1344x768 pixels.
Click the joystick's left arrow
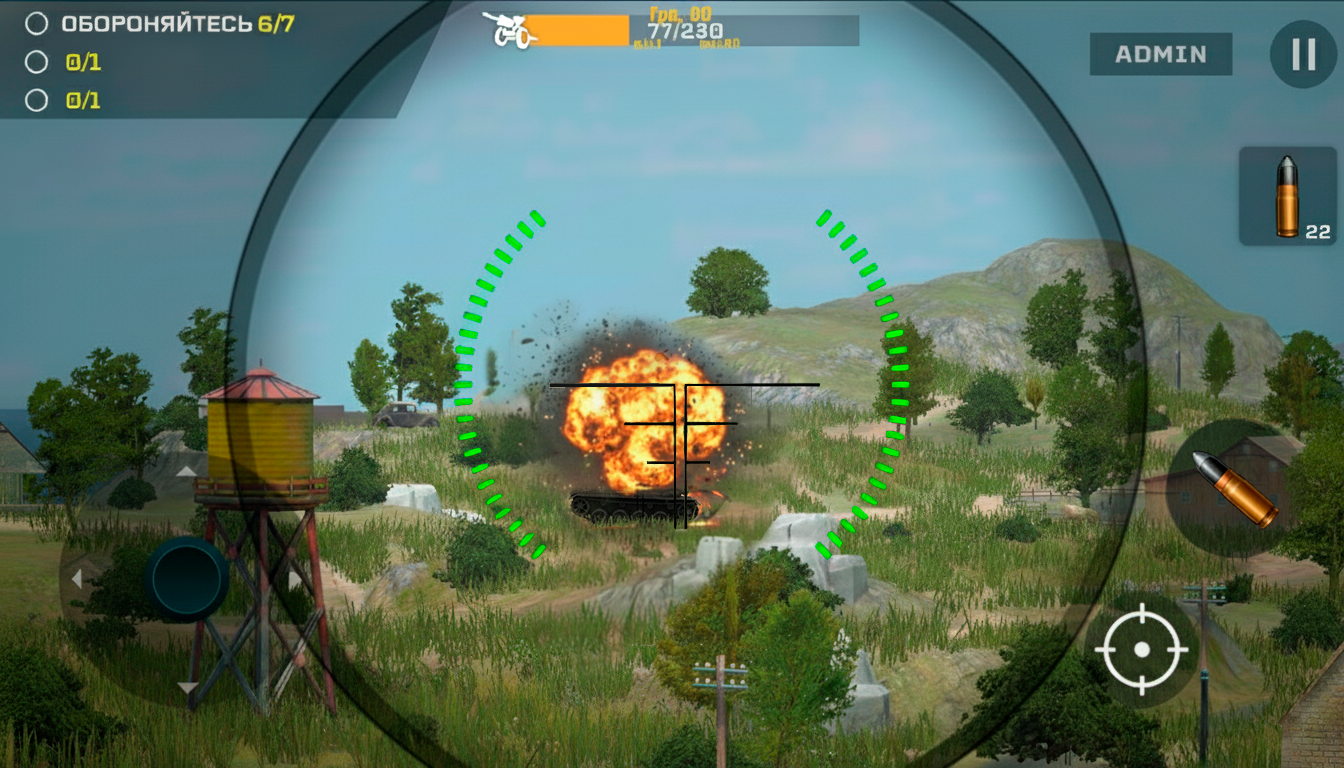tap(77, 579)
